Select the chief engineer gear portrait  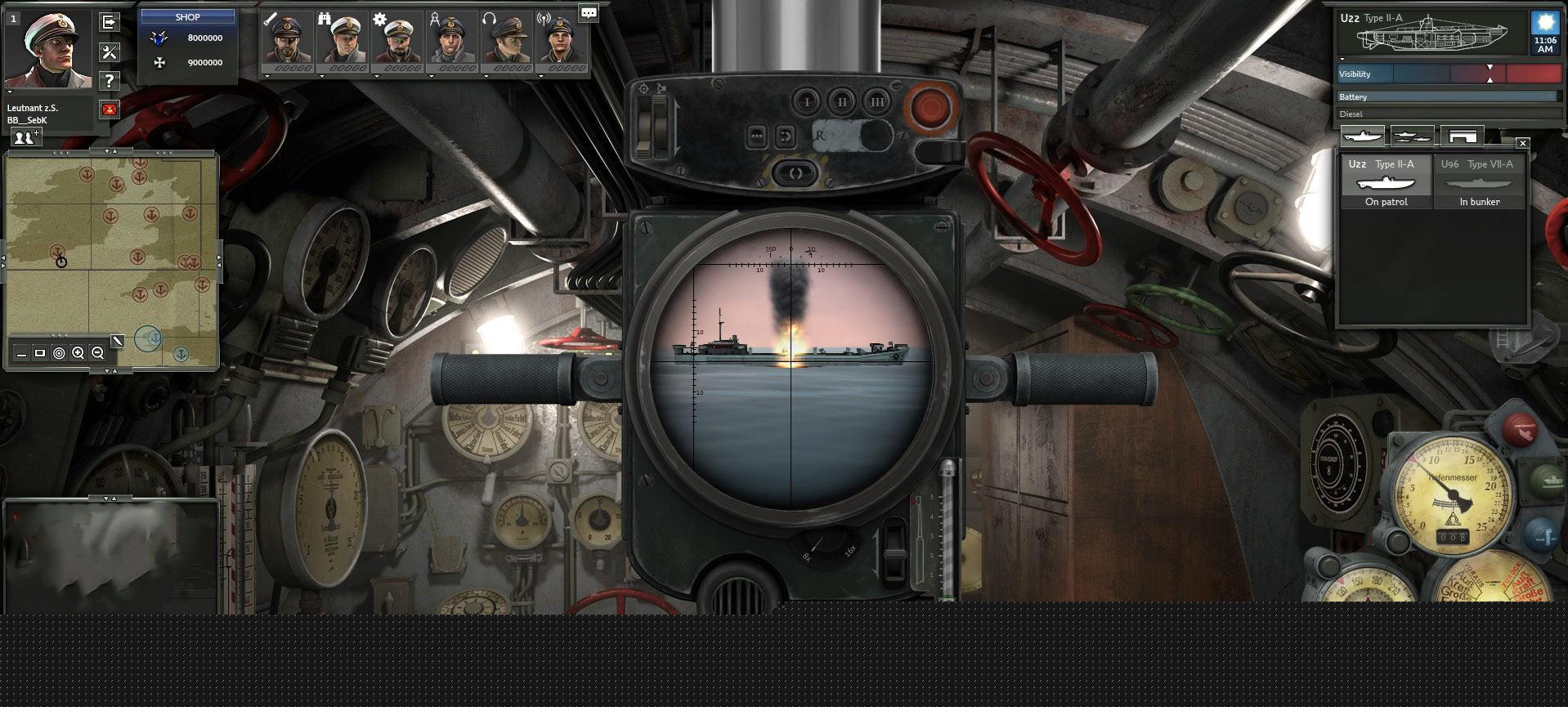(x=398, y=39)
